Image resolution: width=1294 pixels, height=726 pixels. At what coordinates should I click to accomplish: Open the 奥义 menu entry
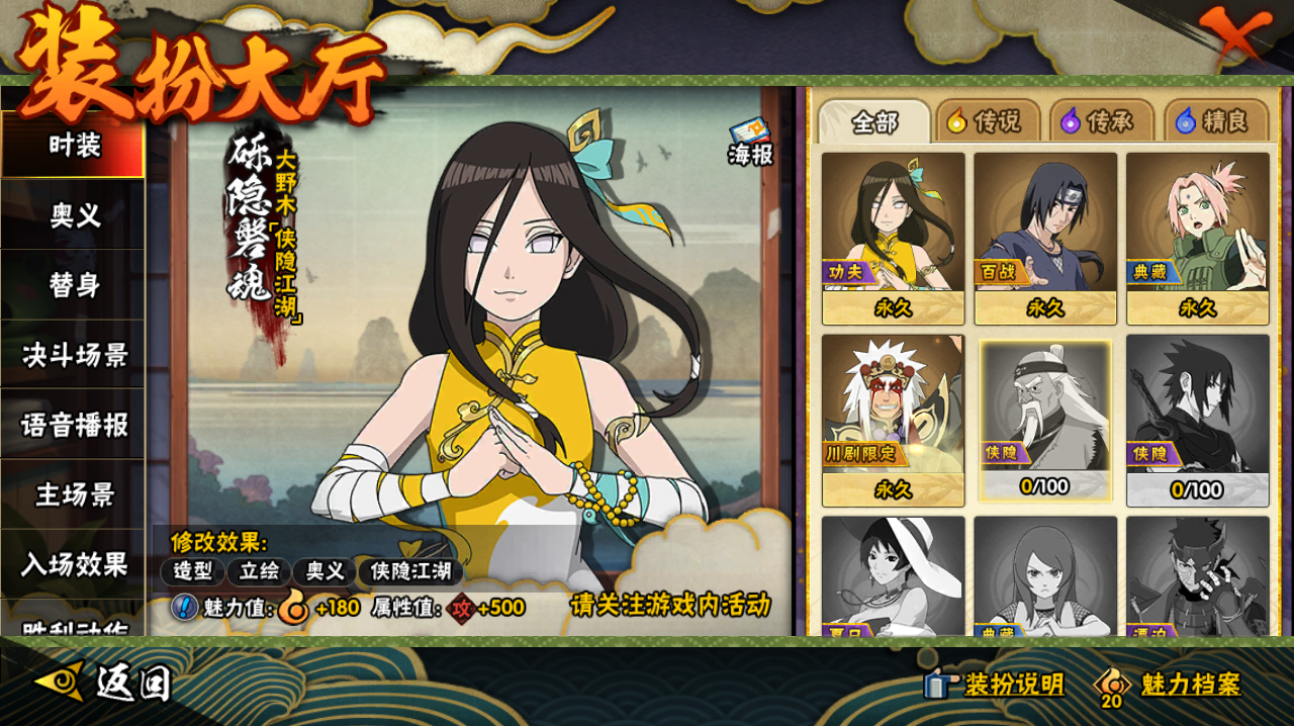coord(74,216)
